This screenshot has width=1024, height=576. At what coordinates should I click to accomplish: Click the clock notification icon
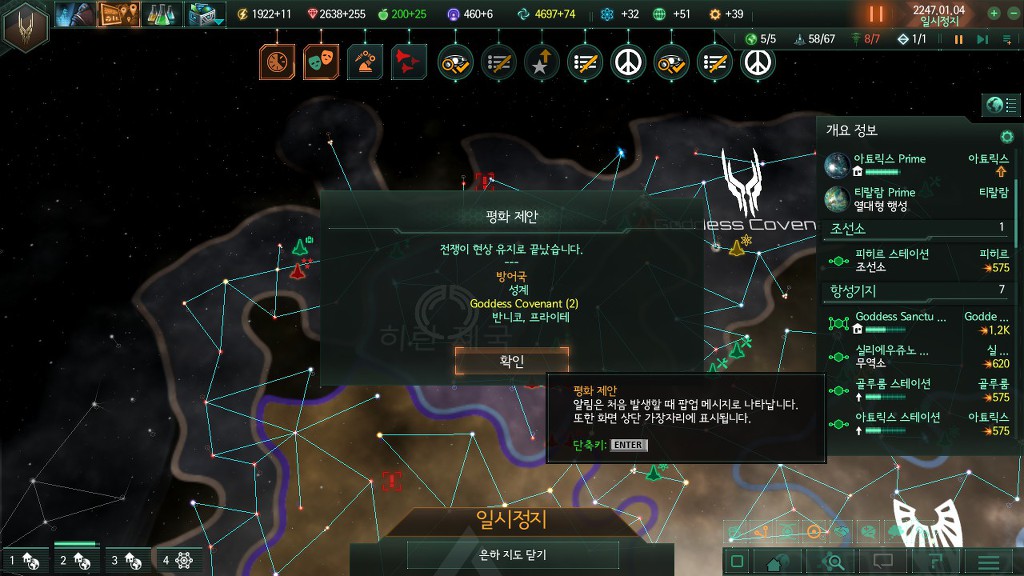pyautogui.click(x=278, y=62)
